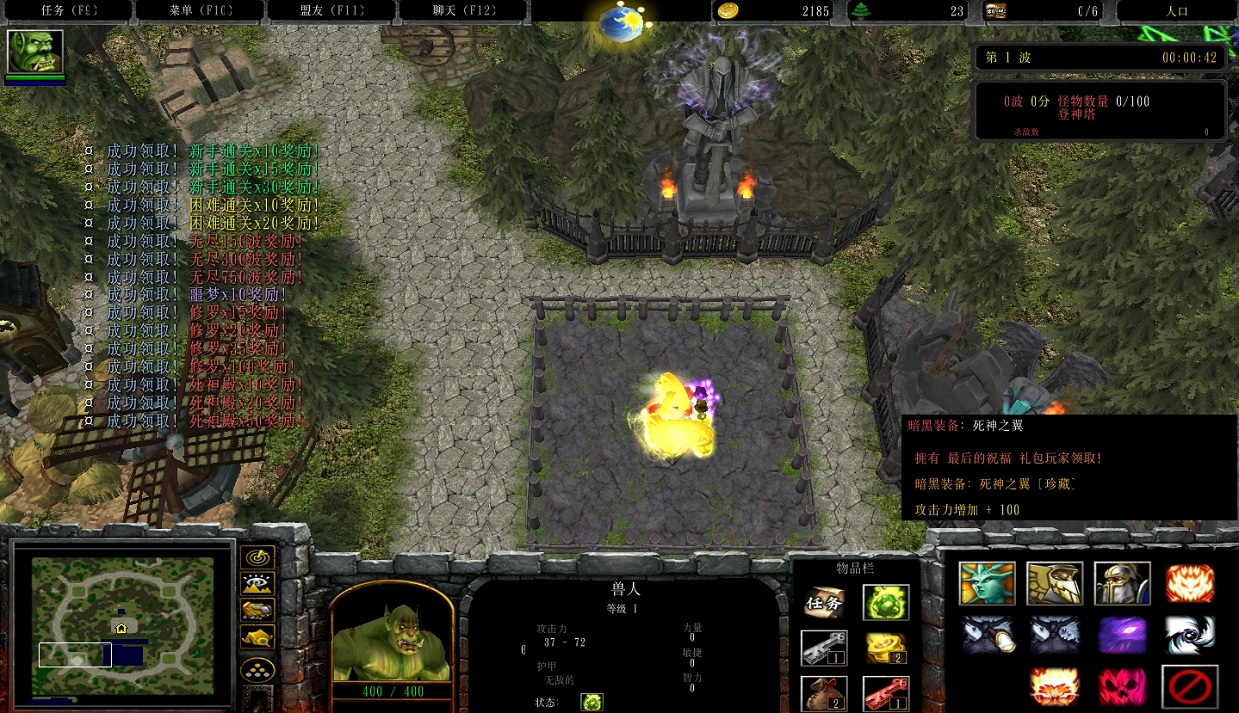Open the 任务 (Quests) menu
The image size is (1239, 713).
click(67, 11)
